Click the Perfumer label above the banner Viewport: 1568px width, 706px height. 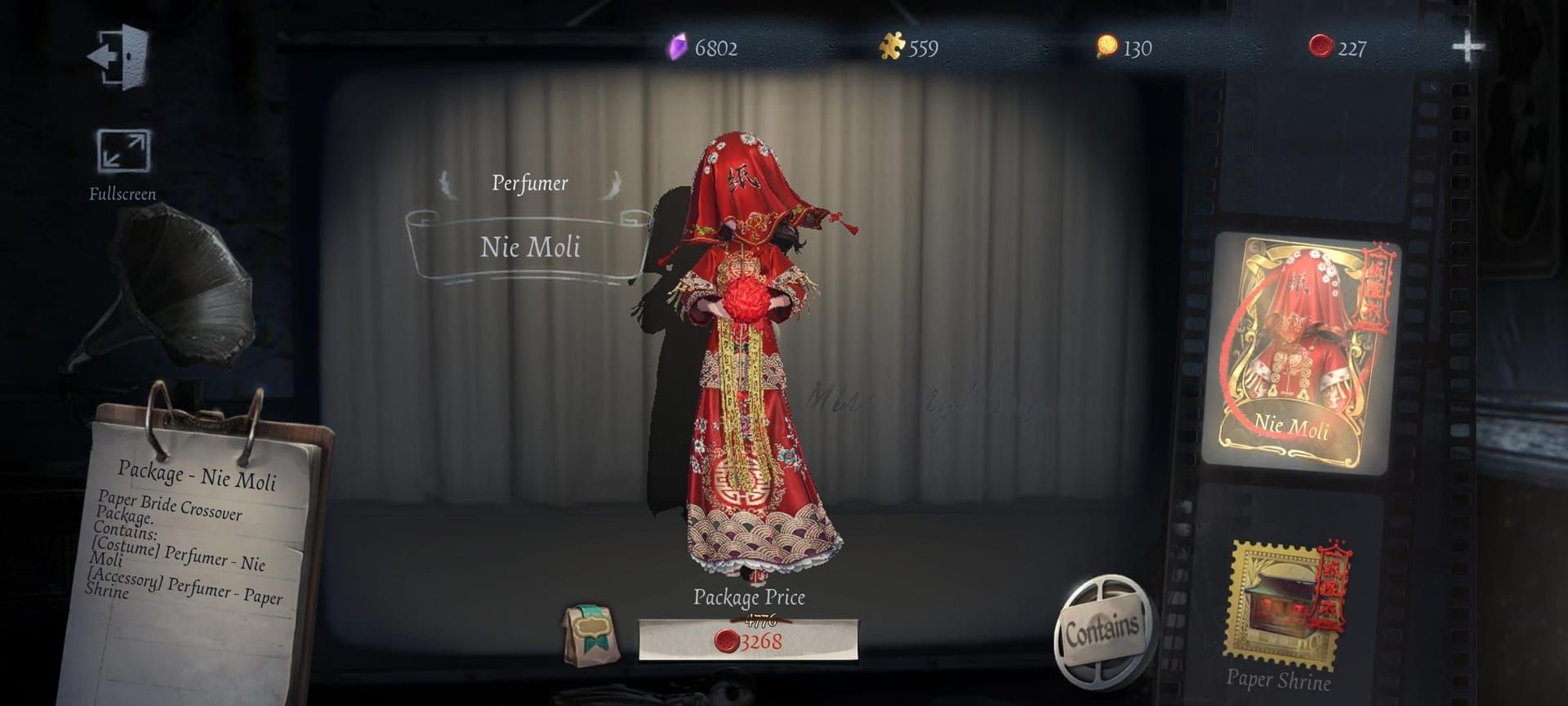(x=528, y=183)
